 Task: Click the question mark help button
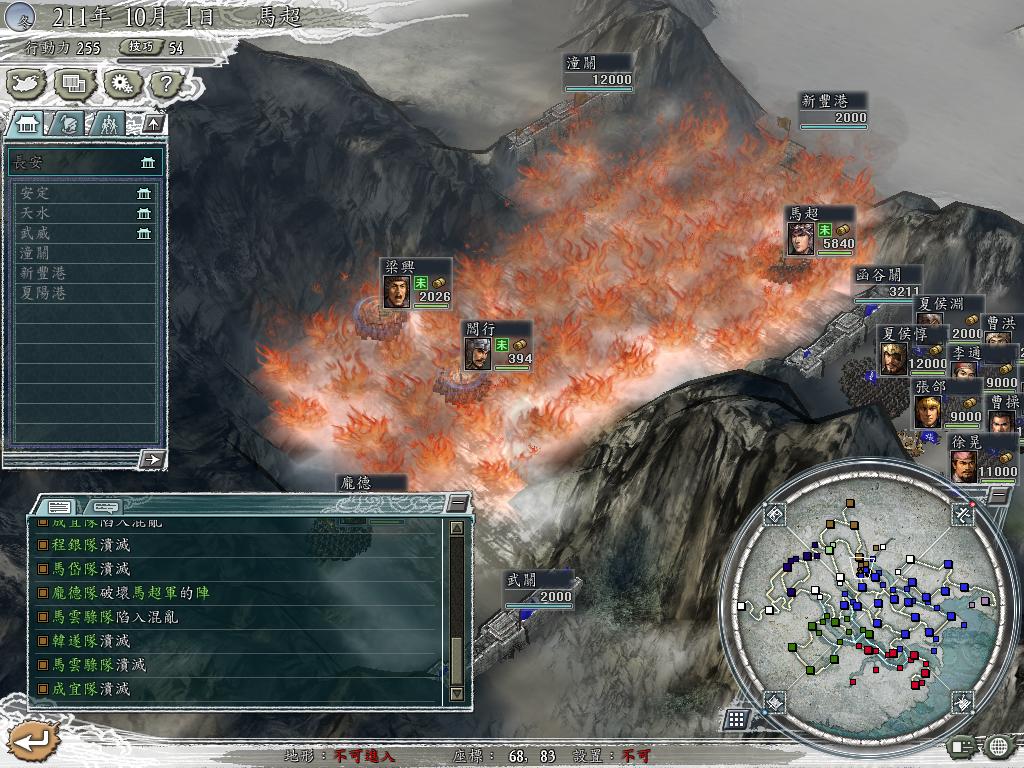pos(166,84)
